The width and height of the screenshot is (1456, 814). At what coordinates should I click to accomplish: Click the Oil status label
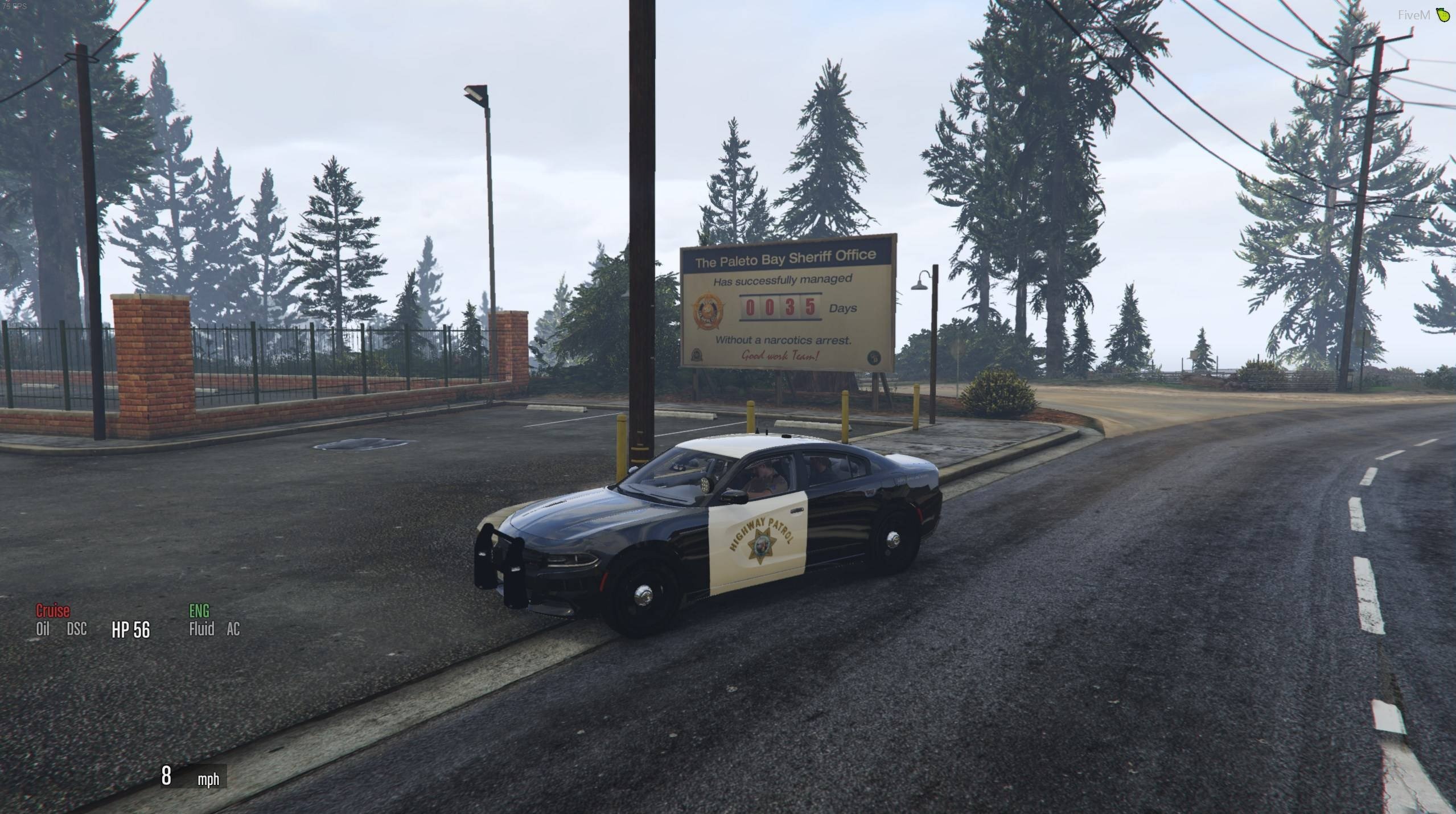(x=43, y=629)
